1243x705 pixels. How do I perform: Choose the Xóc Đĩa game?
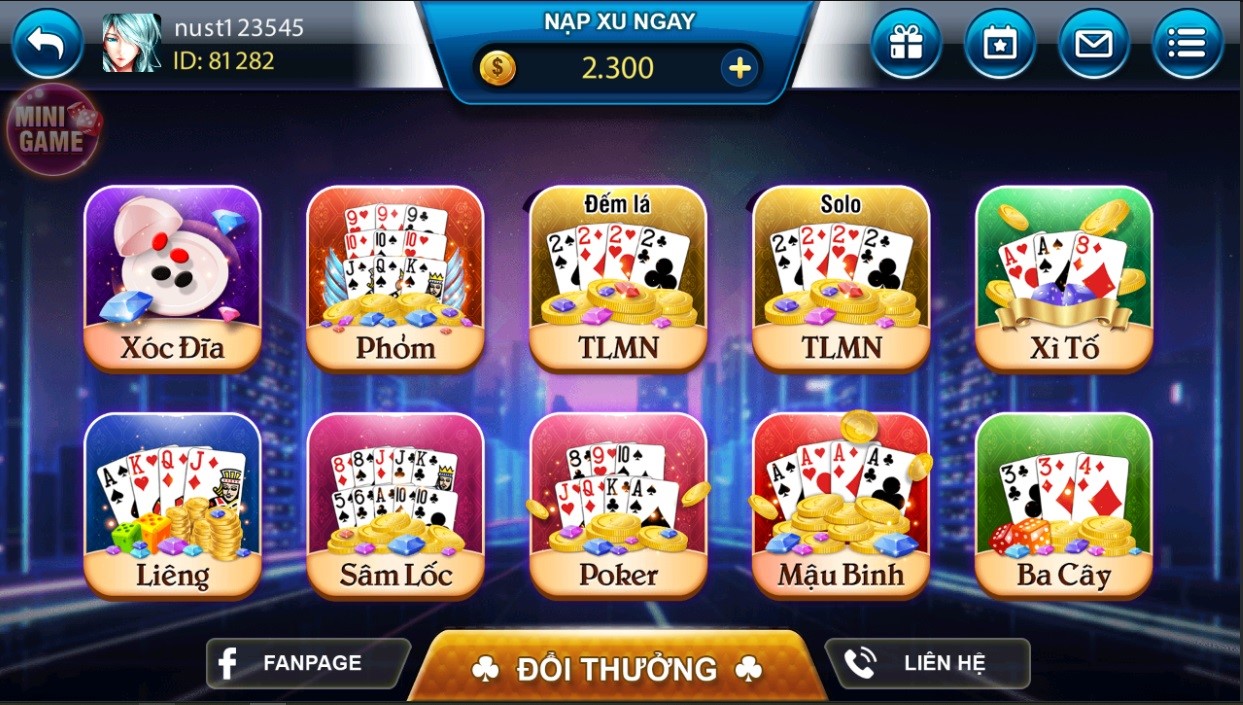point(172,277)
